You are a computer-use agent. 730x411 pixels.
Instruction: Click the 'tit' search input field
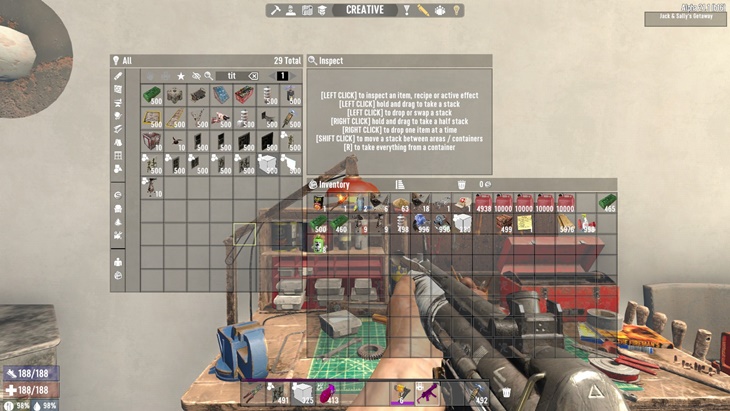tap(232, 76)
